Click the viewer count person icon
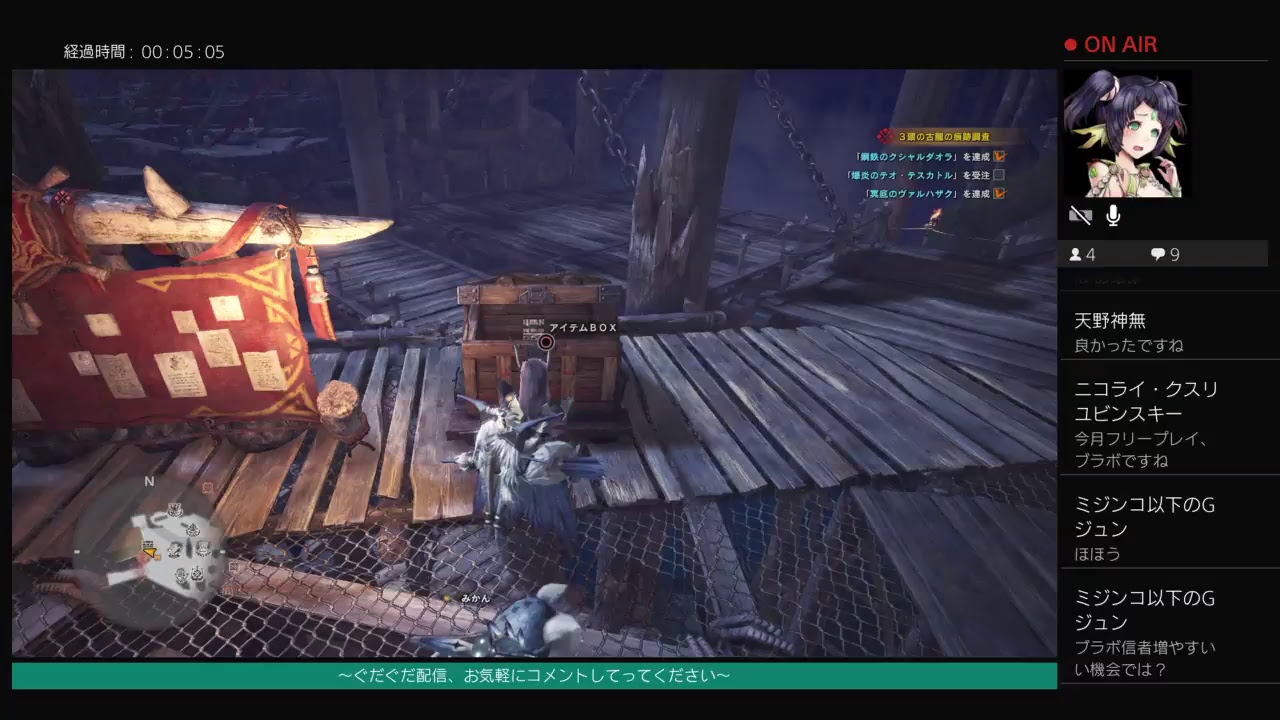1280x720 pixels. click(1074, 254)
